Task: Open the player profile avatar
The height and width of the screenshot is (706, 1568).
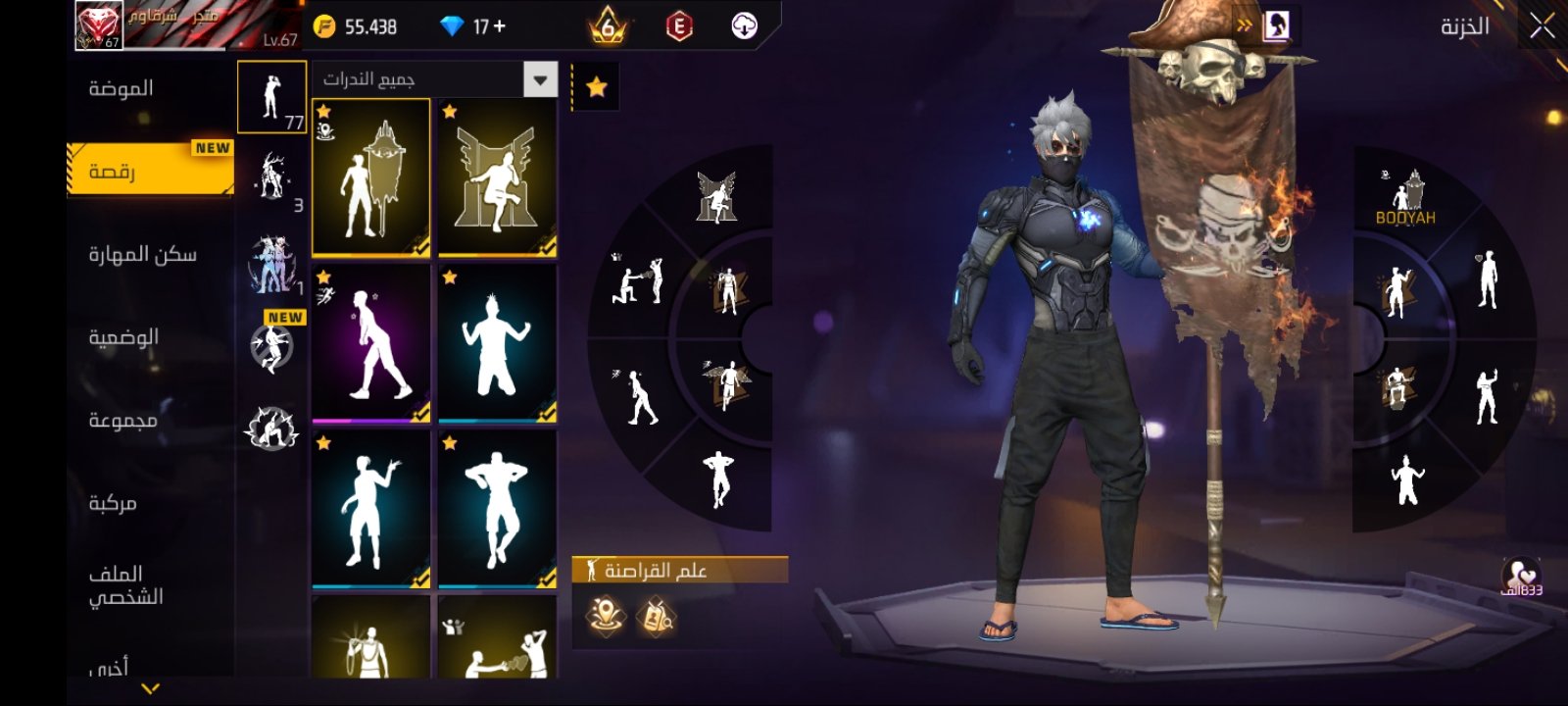Action: point(99,25)
